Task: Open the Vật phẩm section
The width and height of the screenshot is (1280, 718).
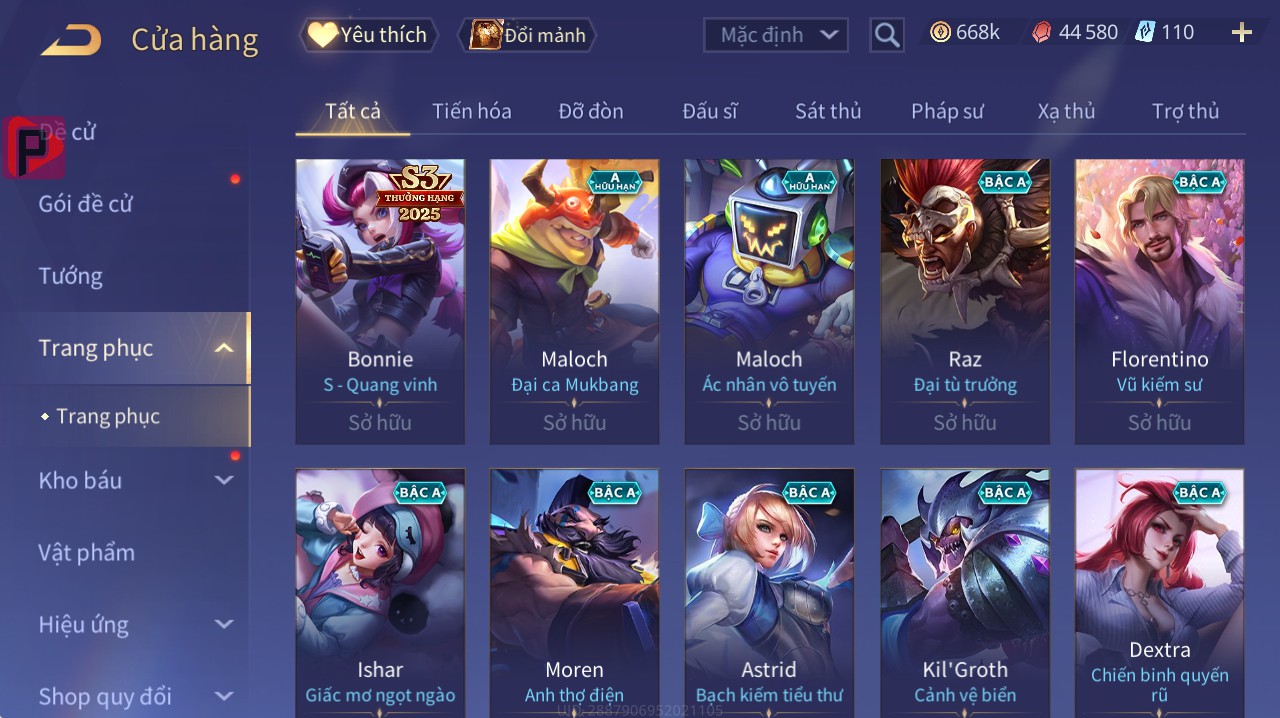Action: (86, 552)
